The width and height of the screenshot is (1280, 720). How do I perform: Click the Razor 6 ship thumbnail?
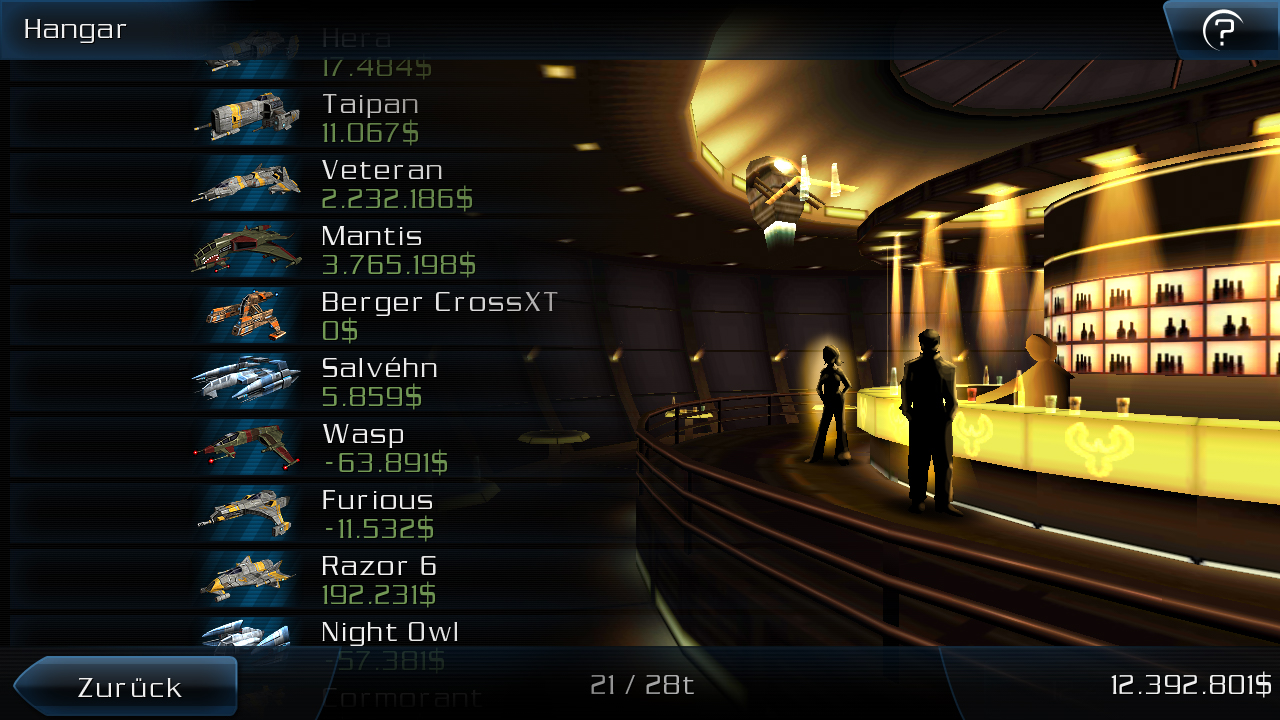click(248, 577)
